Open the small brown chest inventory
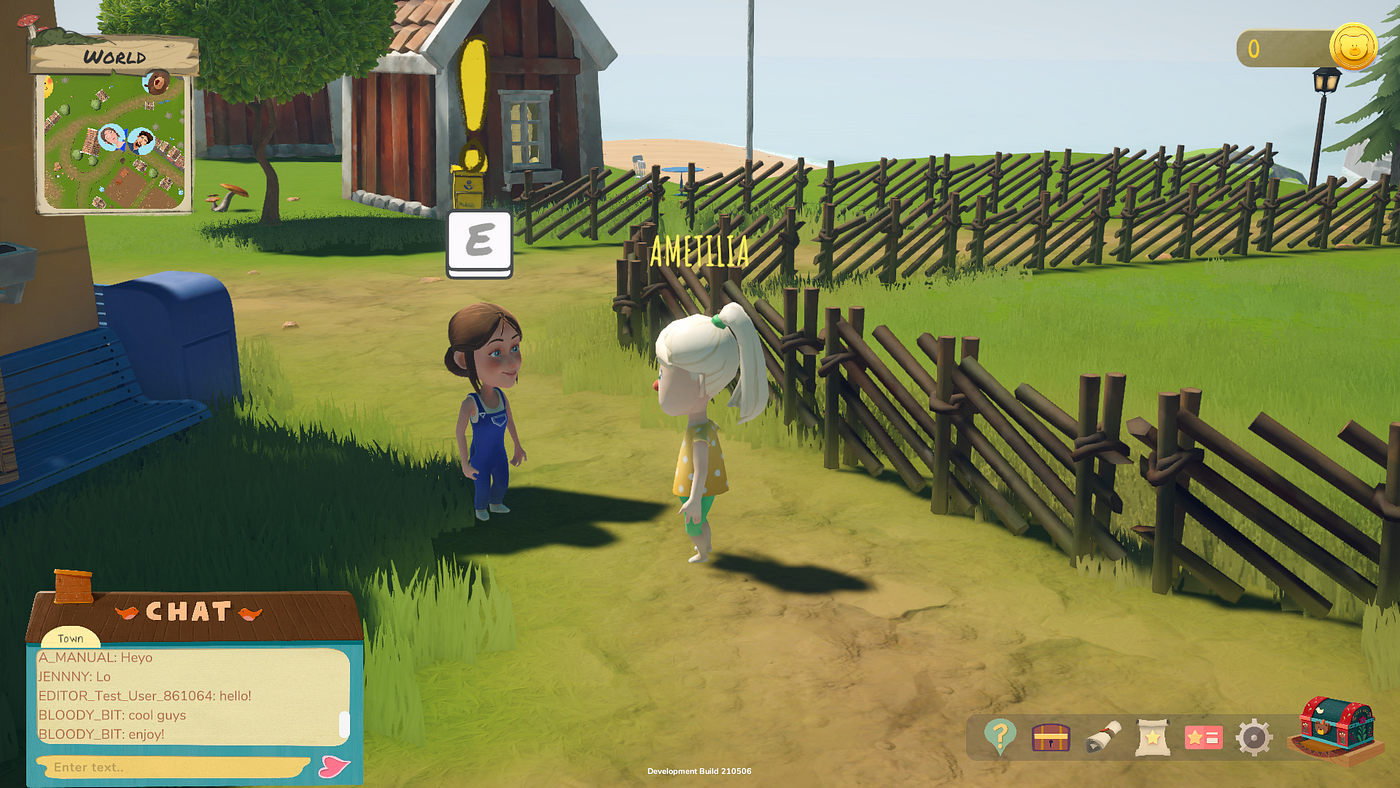 pyautogui.click(x=1051, y=738)
